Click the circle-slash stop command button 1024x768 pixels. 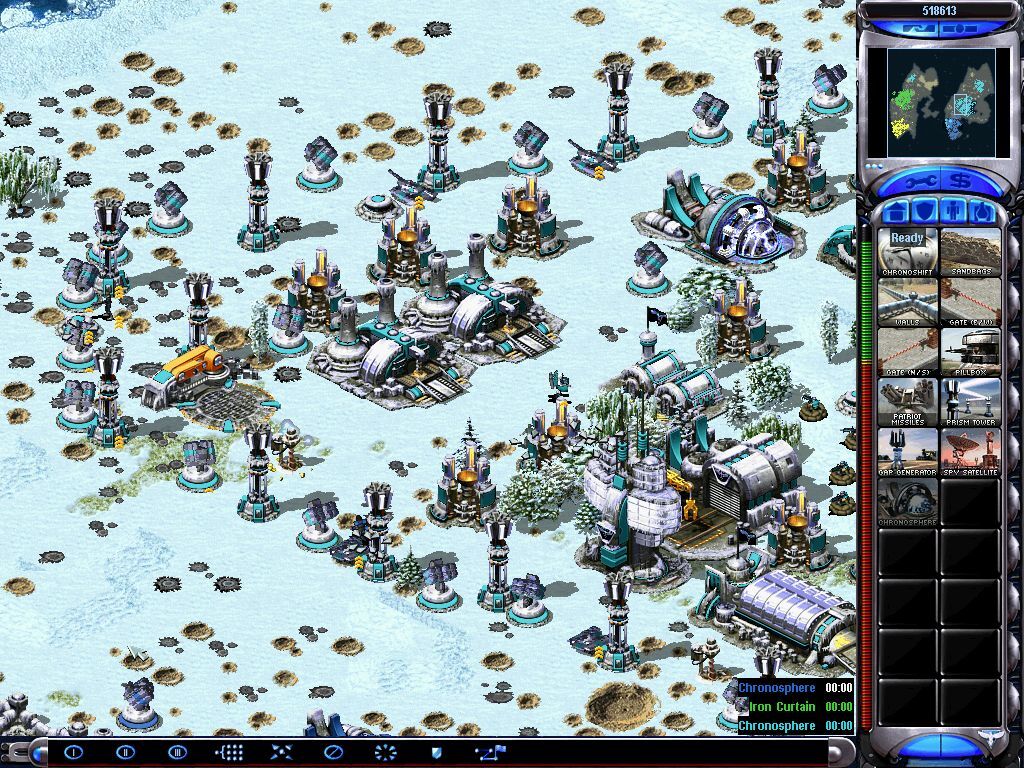[x=333, y=752]
